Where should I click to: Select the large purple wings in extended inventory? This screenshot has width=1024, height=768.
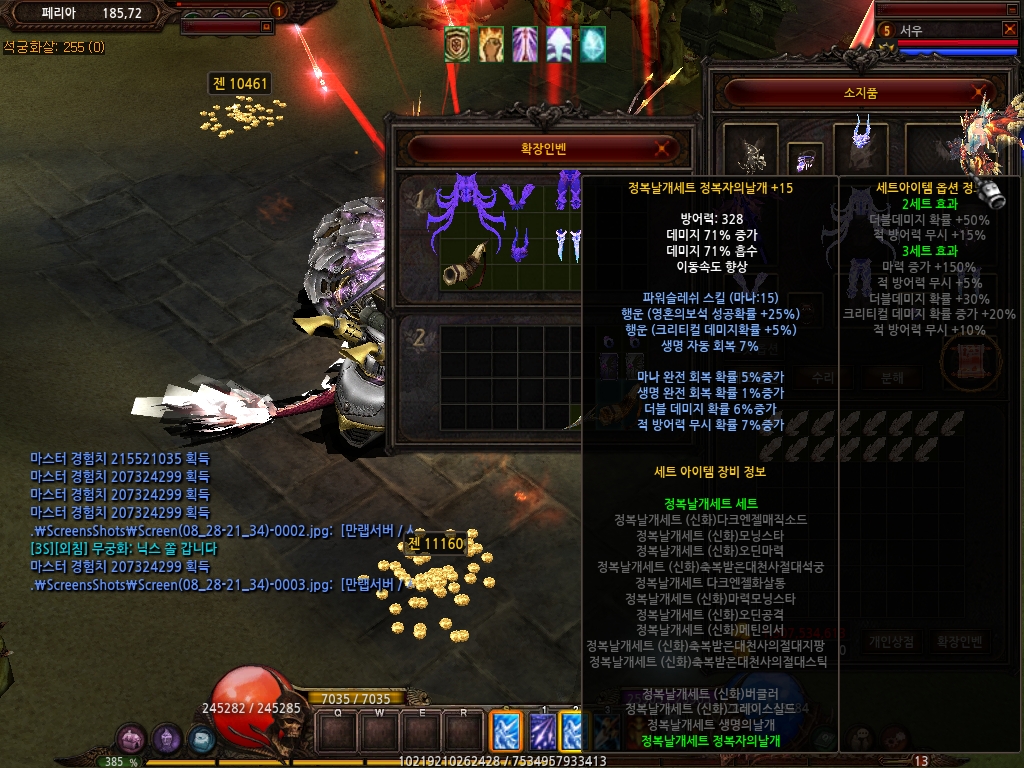pos(466,203)
